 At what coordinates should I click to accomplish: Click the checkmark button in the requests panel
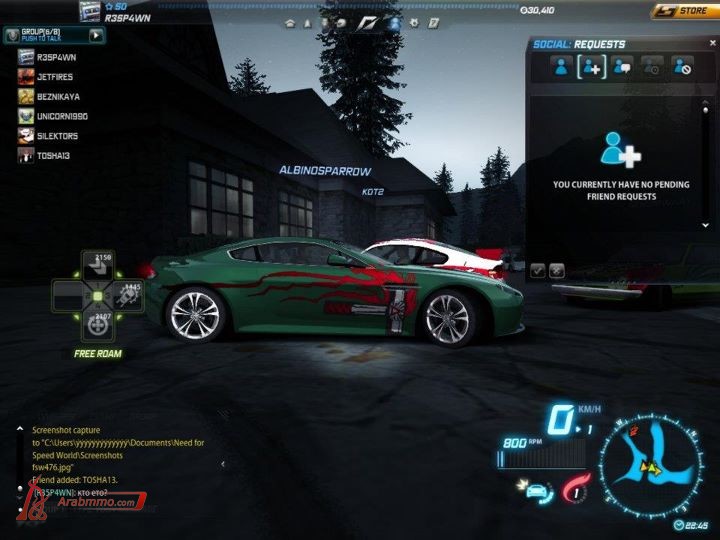click(538, 270)
